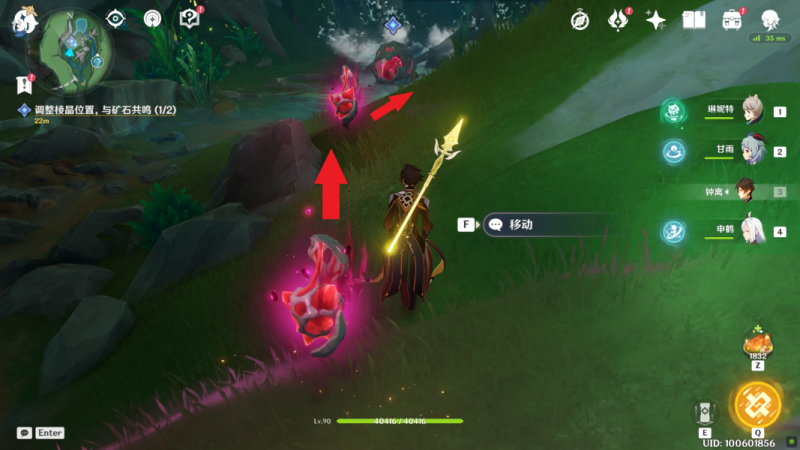
Task: Open the character profile head icon
Action: [770, 19]
